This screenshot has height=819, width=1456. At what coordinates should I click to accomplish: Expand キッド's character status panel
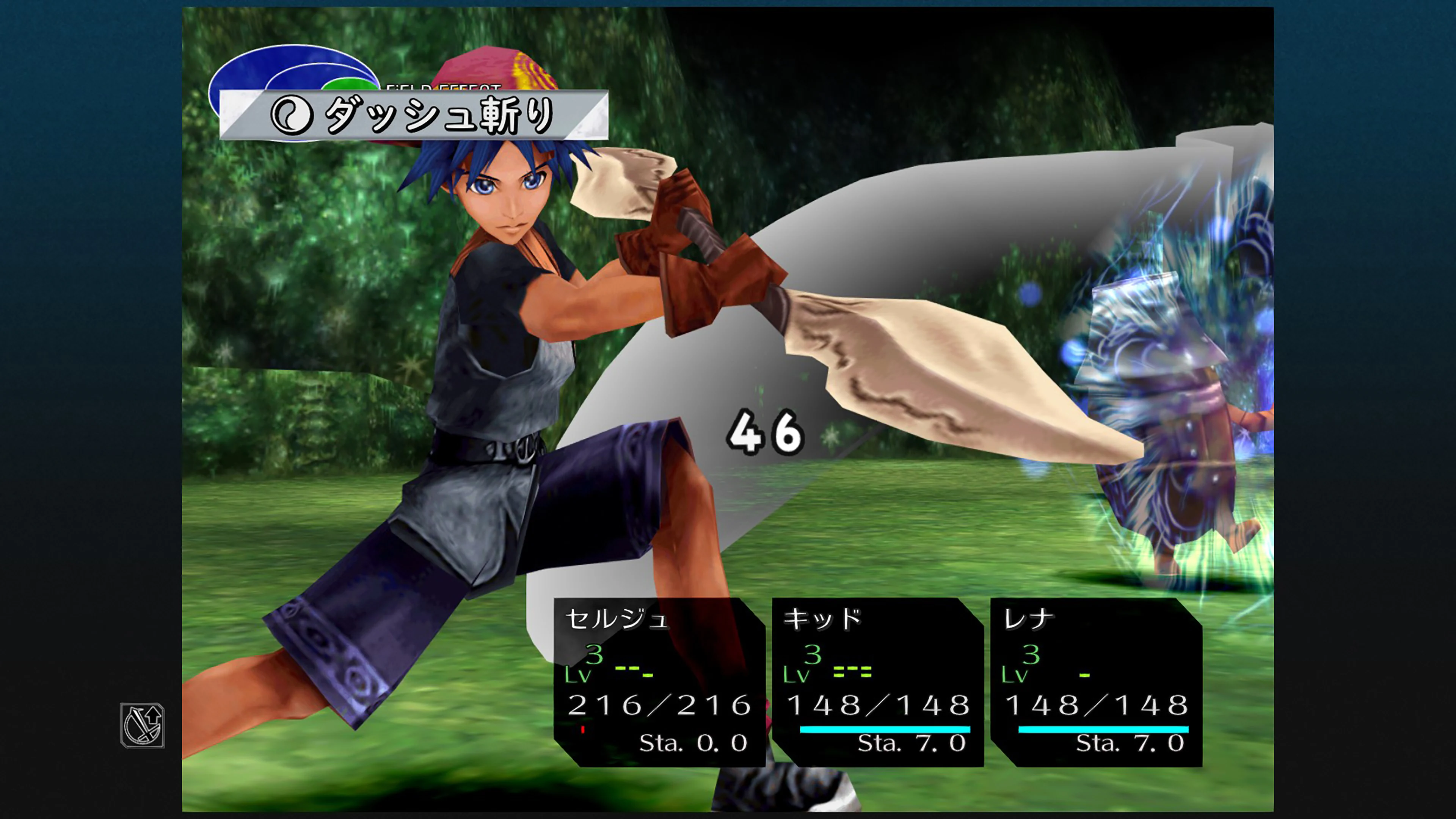coord(876,678)
